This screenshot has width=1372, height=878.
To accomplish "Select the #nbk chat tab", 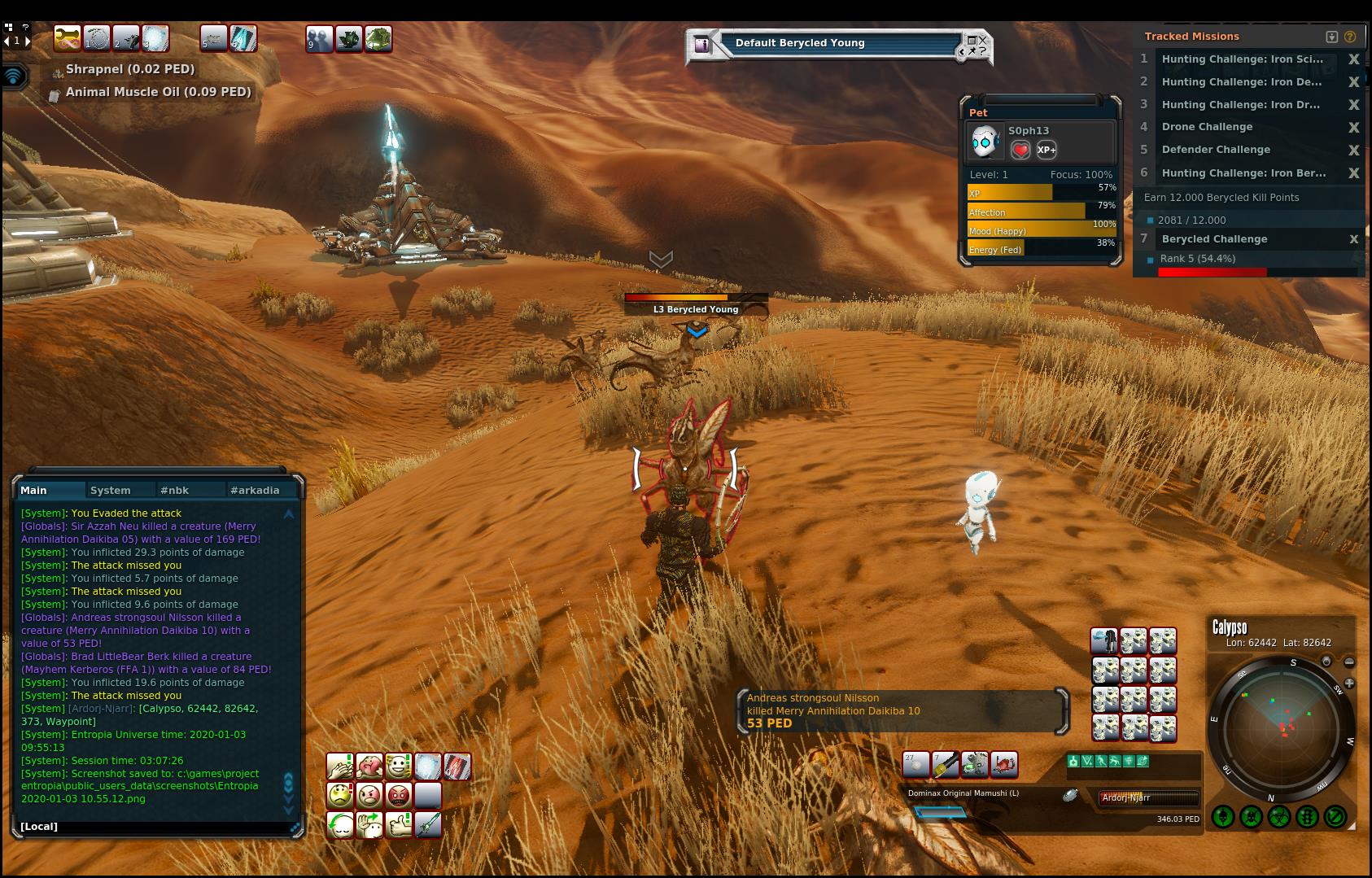I will point(174,490).
